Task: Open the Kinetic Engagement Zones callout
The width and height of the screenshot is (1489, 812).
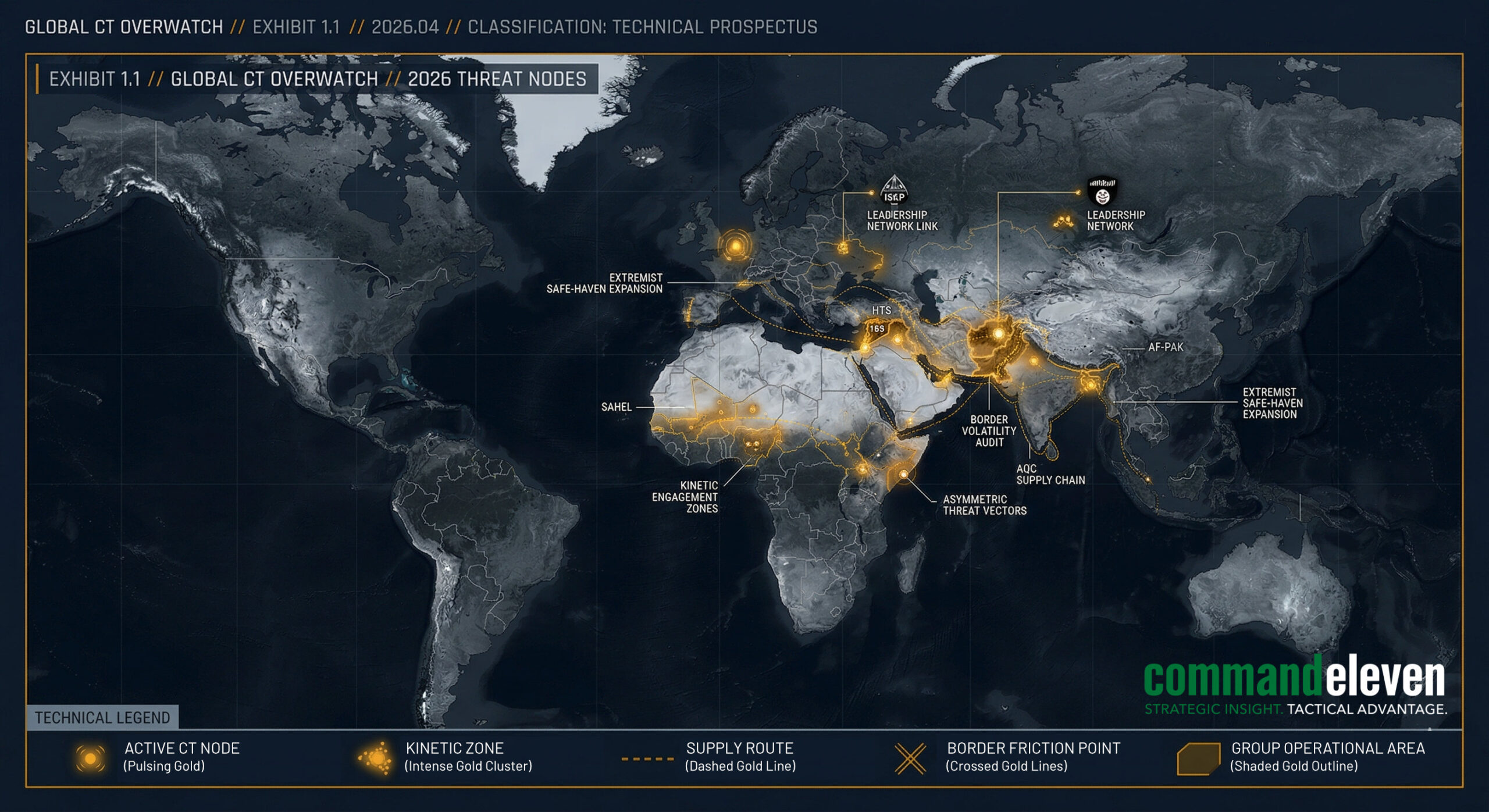Action: point(685,497)
